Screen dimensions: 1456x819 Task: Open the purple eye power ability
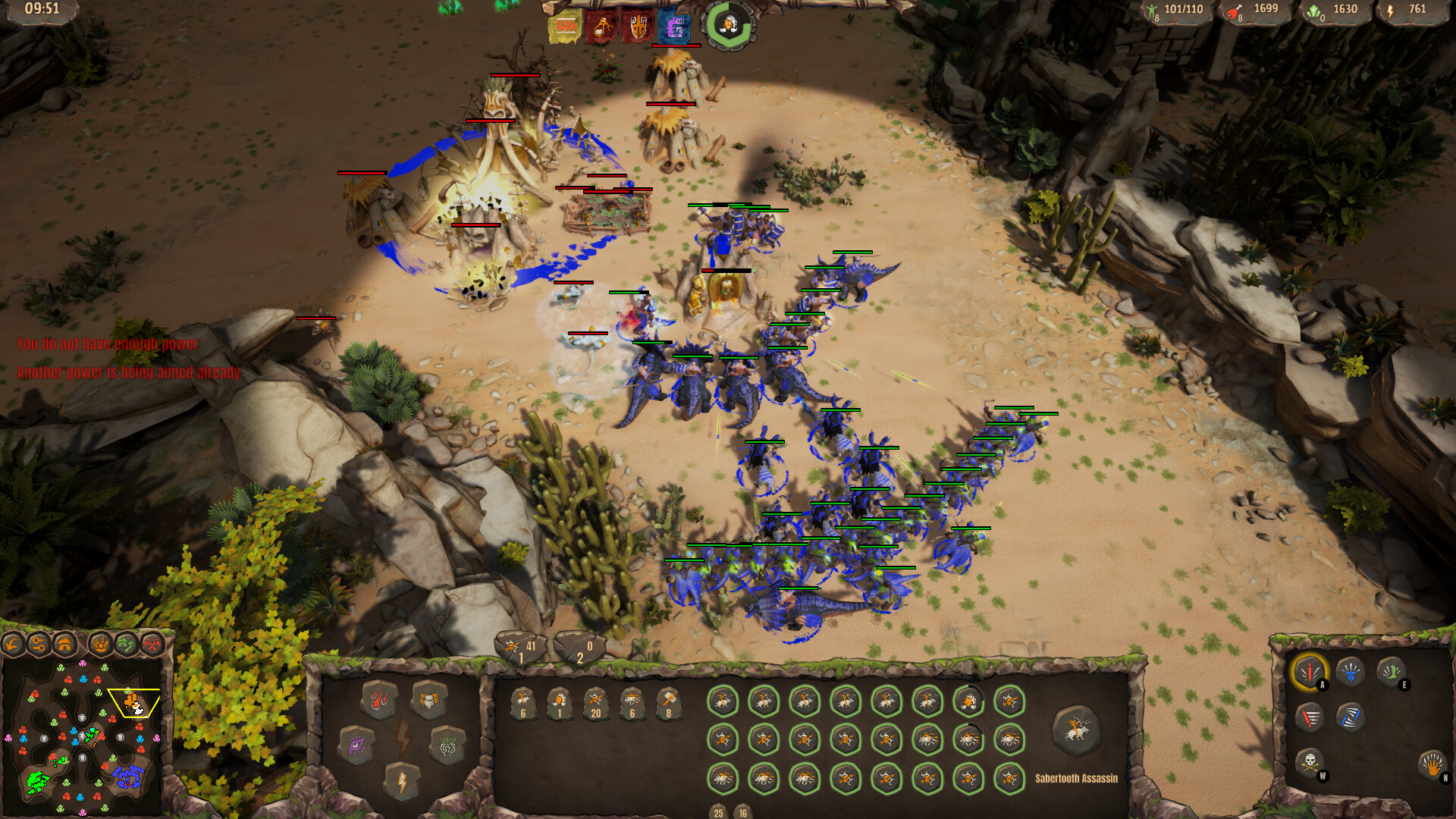click(356, 745)
